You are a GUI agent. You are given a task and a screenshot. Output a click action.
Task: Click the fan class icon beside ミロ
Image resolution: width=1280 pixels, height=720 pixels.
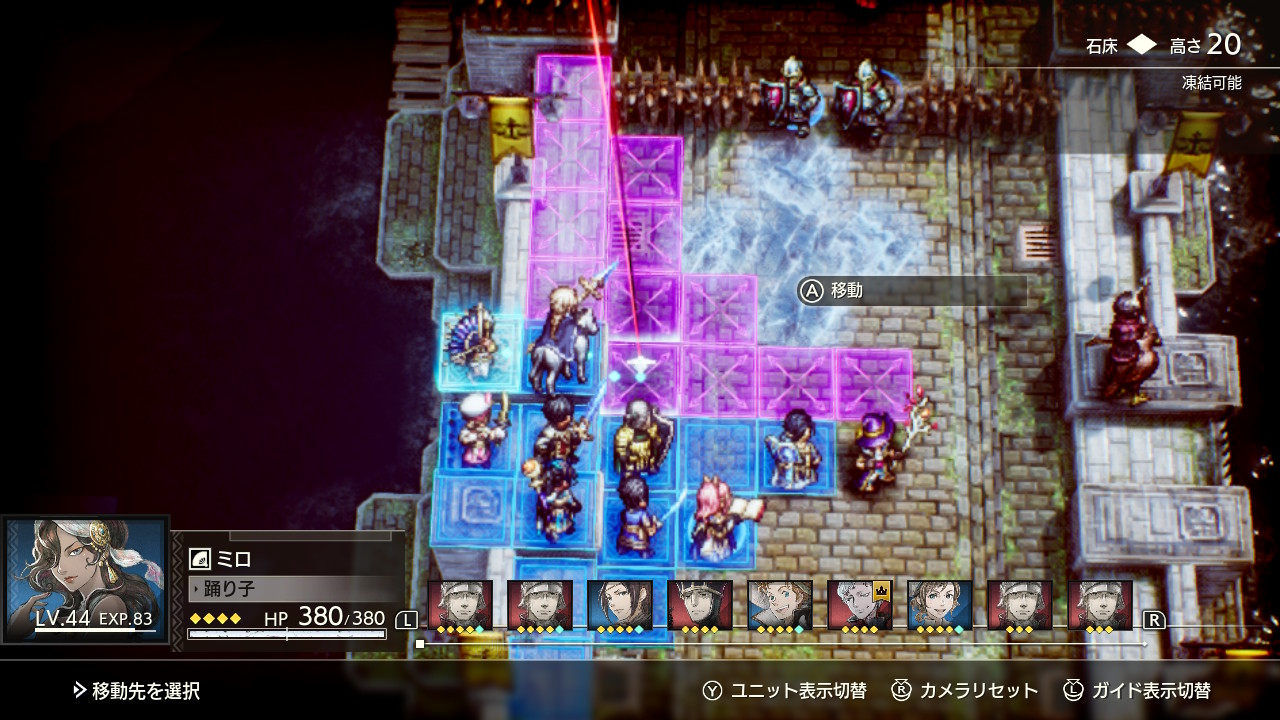point(199,559)
